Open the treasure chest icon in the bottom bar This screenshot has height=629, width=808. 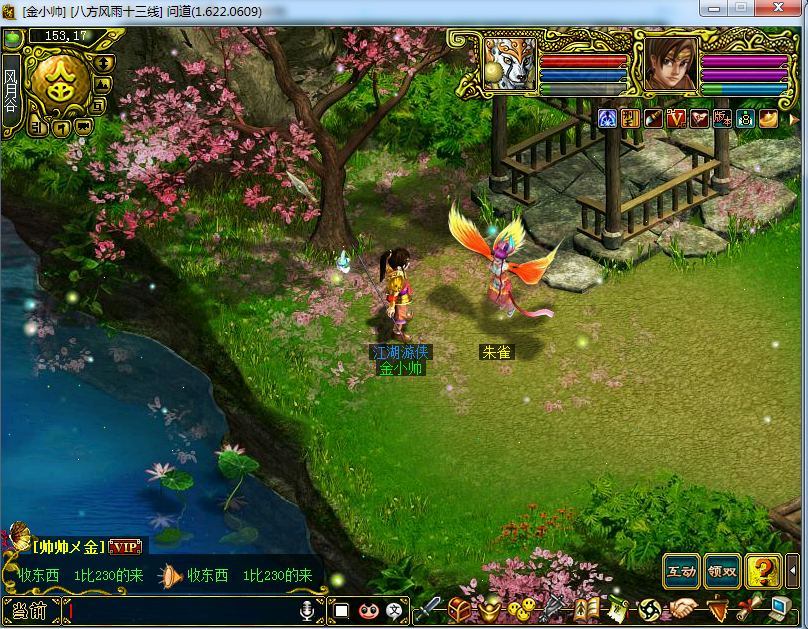coord(459,608)
